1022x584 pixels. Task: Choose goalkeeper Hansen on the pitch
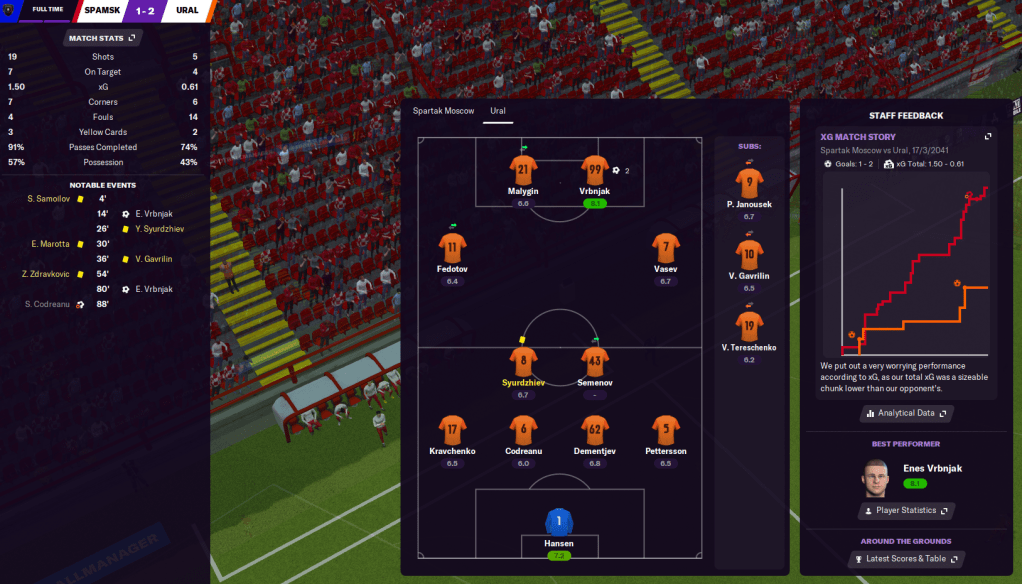tap(559, 522)
